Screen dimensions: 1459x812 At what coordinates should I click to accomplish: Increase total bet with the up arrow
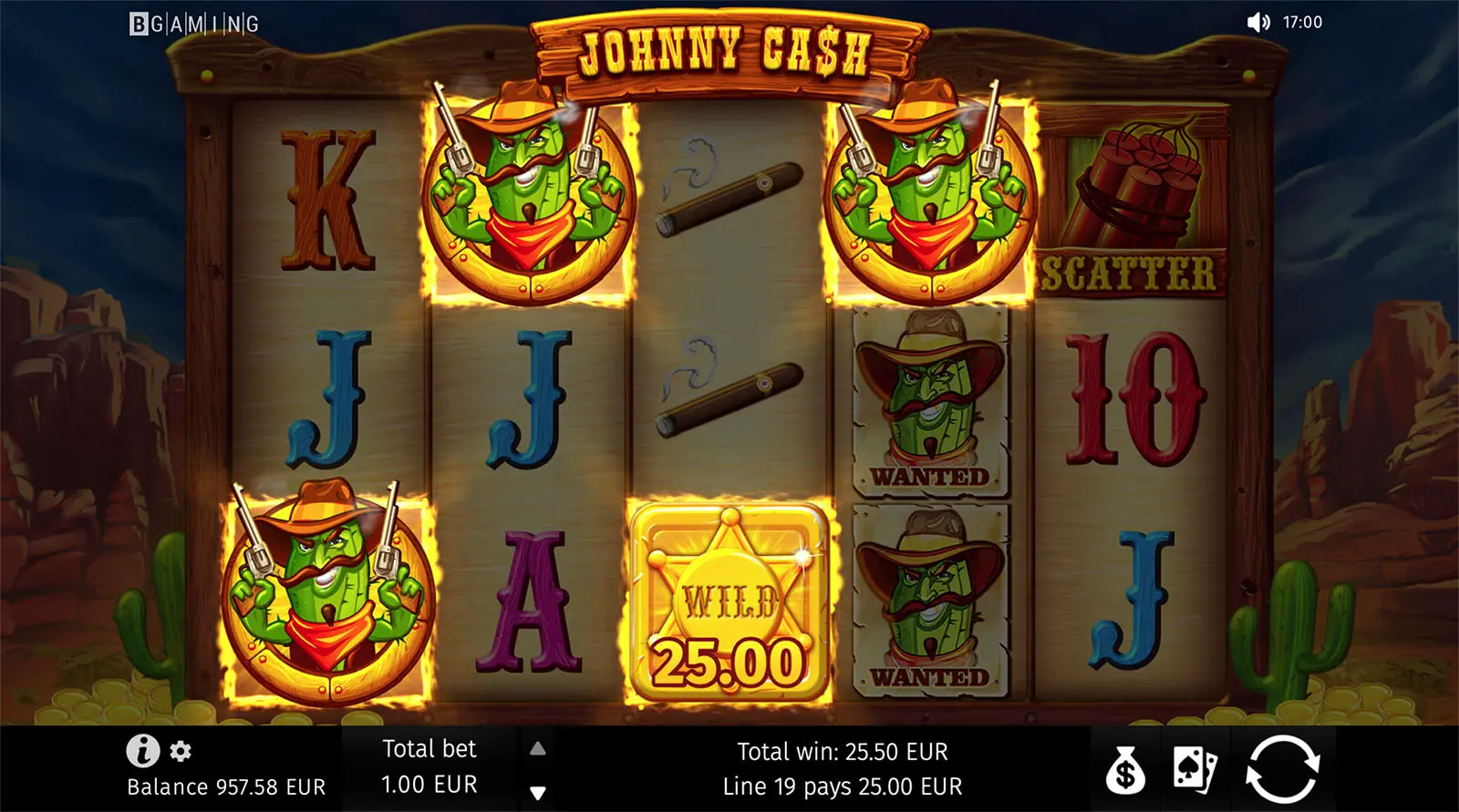tap(538, 748)
